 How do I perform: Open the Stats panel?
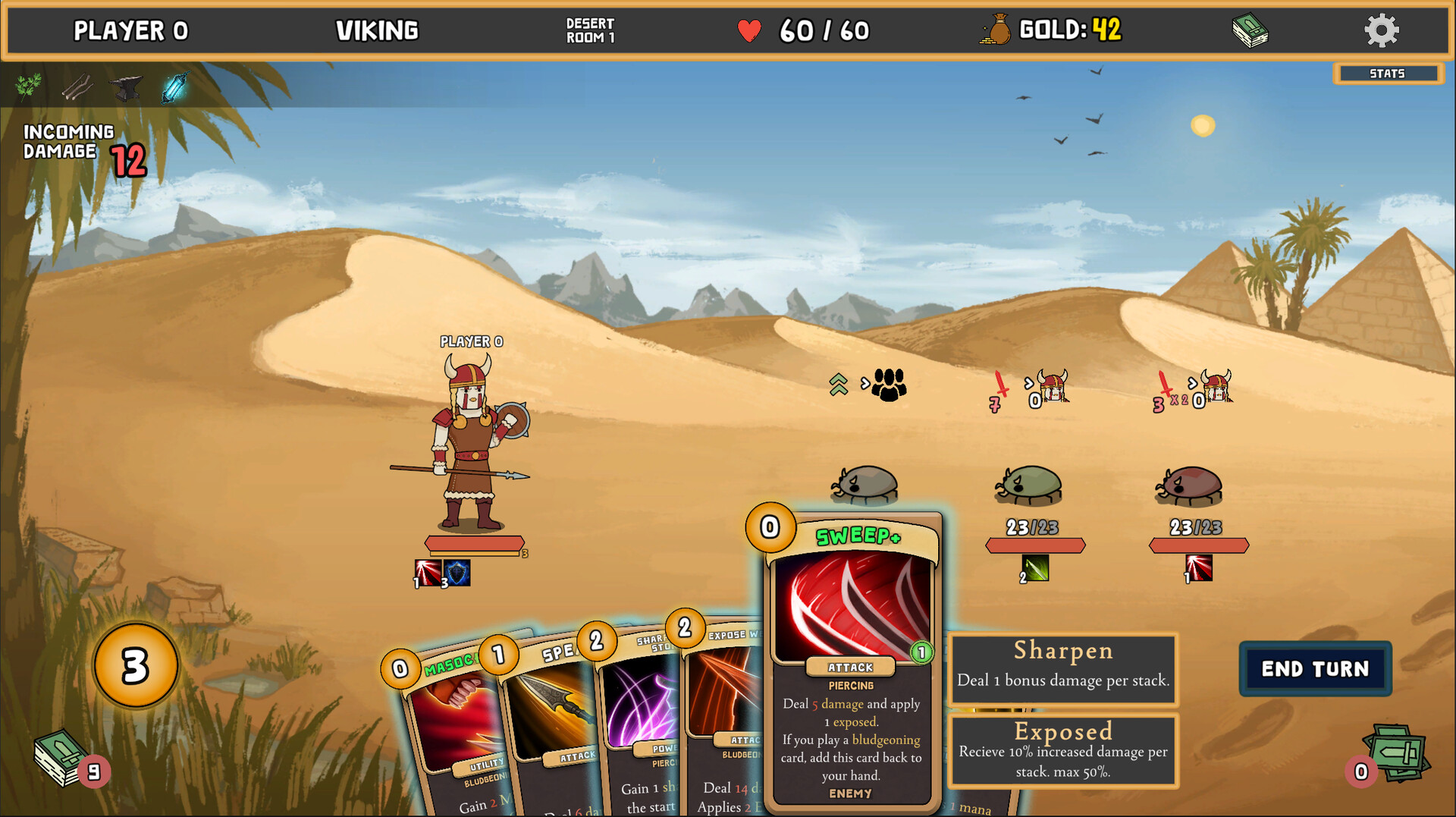click(1387, 74)
